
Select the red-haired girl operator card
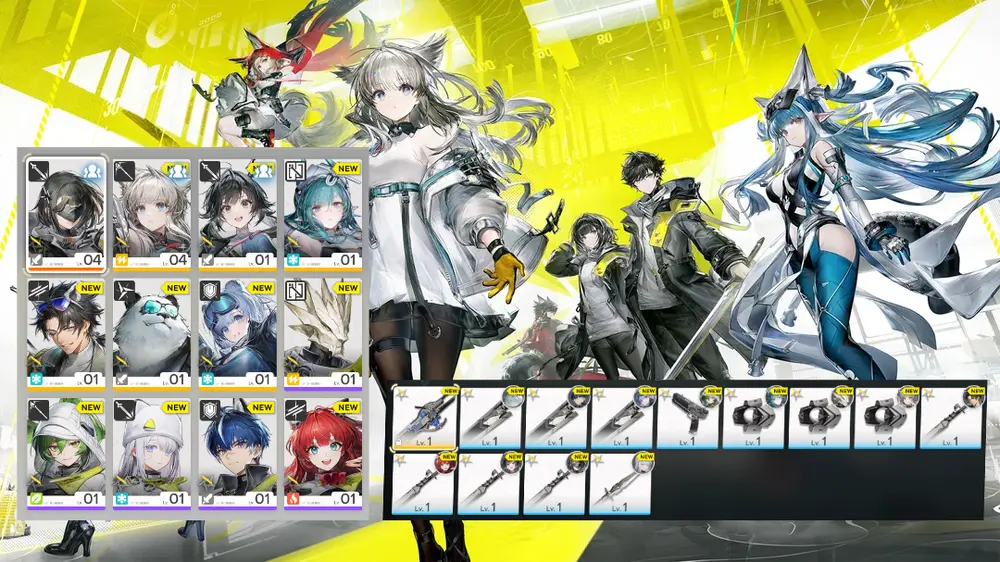(322, 453)
